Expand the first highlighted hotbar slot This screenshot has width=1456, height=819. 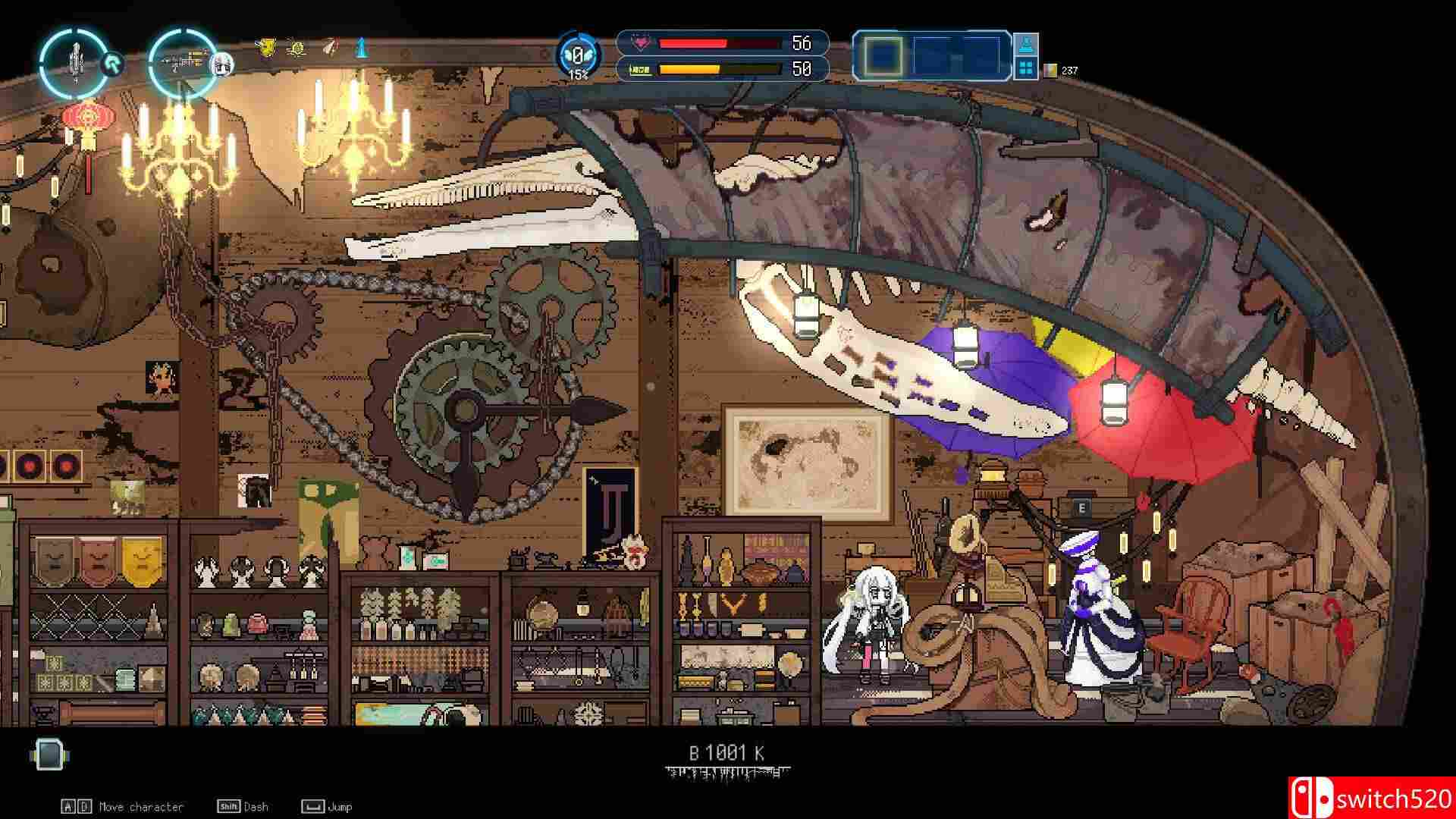[x=881, y=55]
